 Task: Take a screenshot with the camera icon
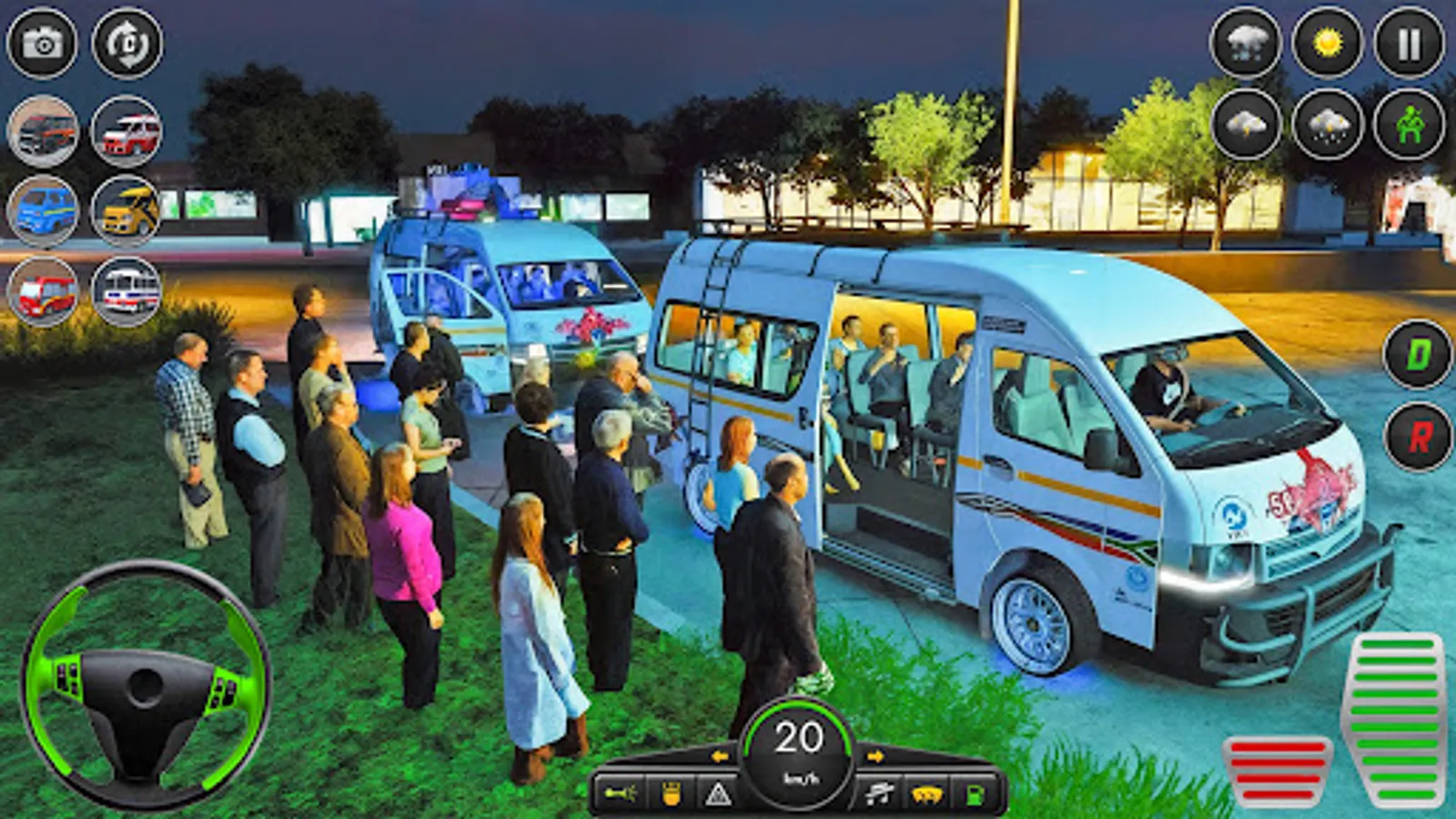(40, 40)
